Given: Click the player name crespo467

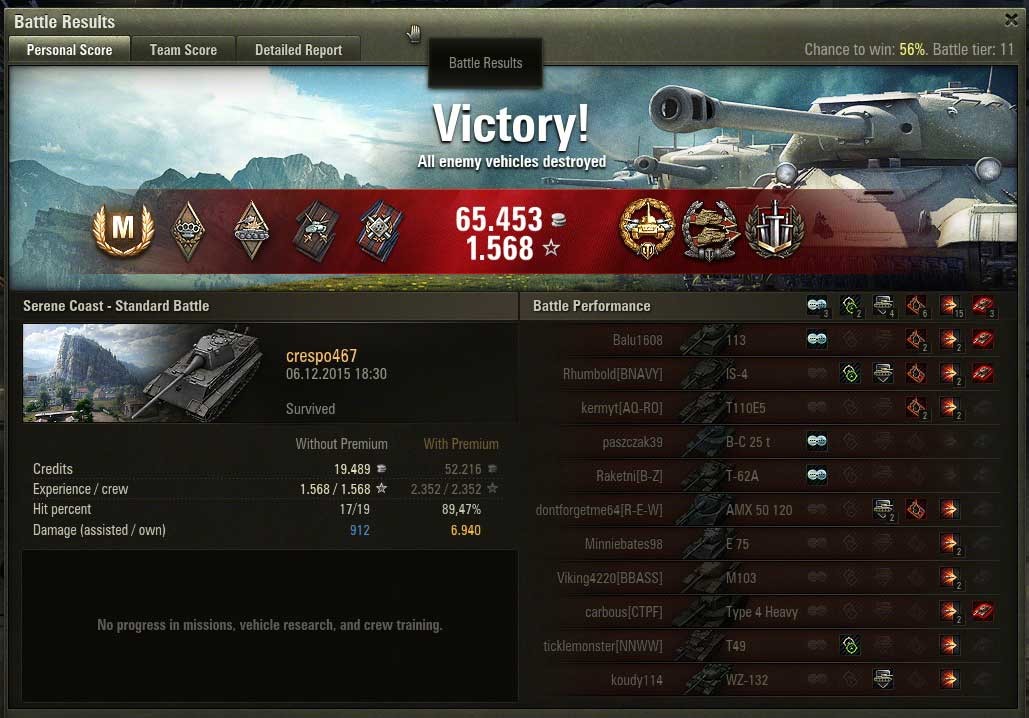Looking at the screenshot, I should point(321,356).
